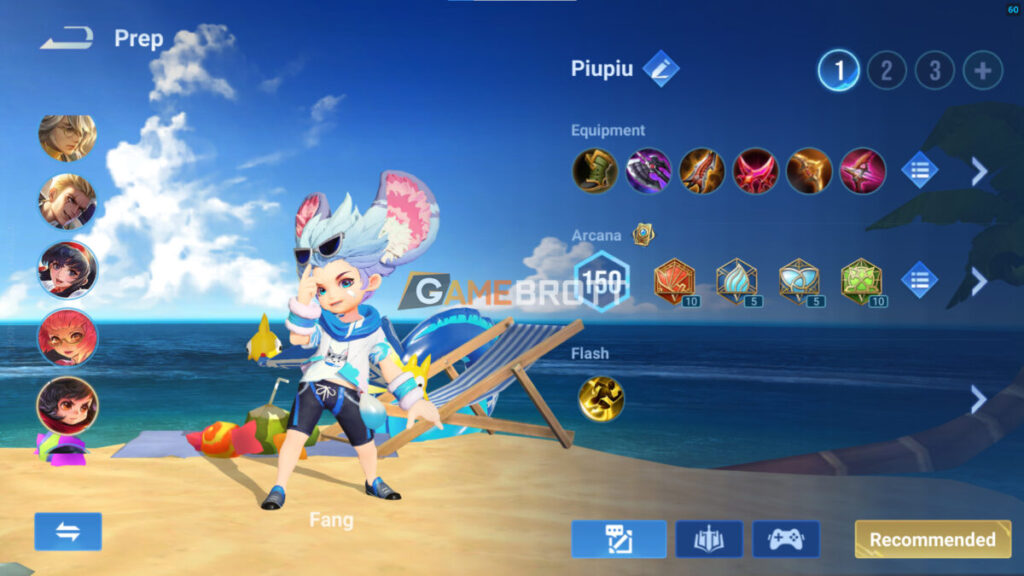The width and height of the screenshot is (1024, 576).
Task: Open the equipment list button
Action: (919, 171)
